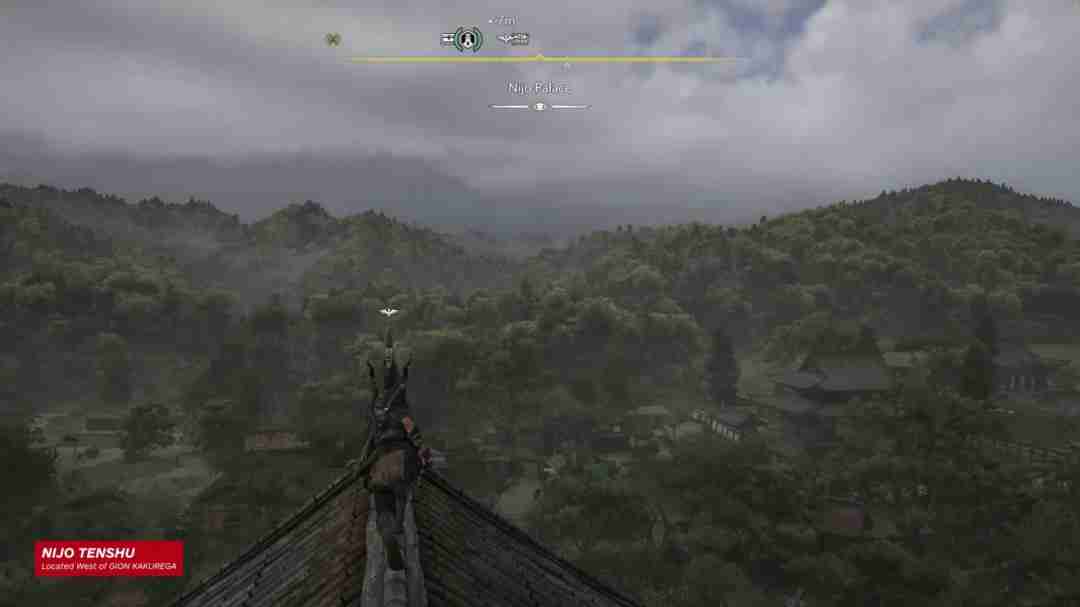Image resolution: width=1080 pixels, height=607 pixels.
Task: Select the green circular objective marker on the compass
Action: click(x=467, y=40)
